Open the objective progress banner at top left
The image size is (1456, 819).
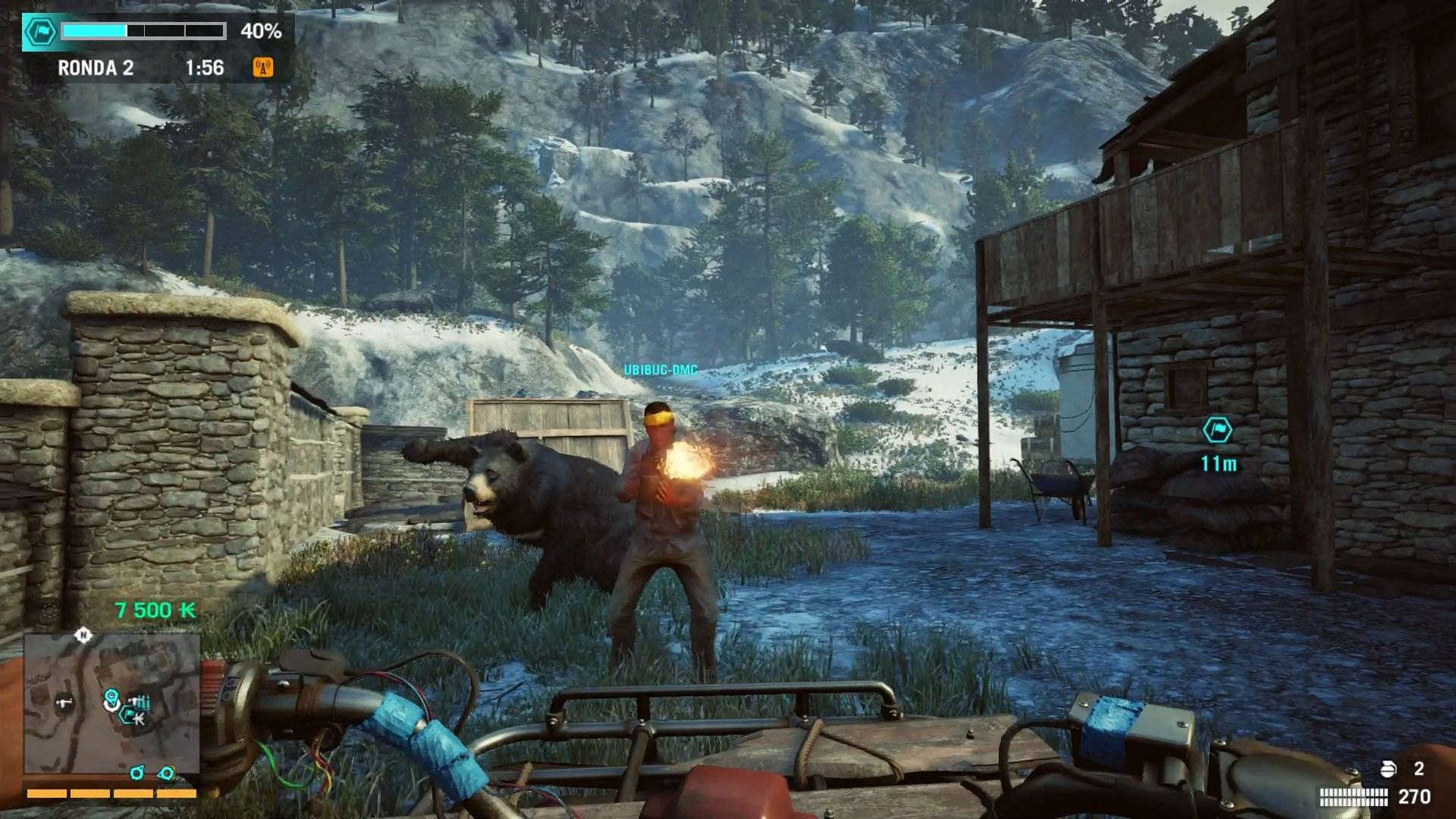click(144, 32)
